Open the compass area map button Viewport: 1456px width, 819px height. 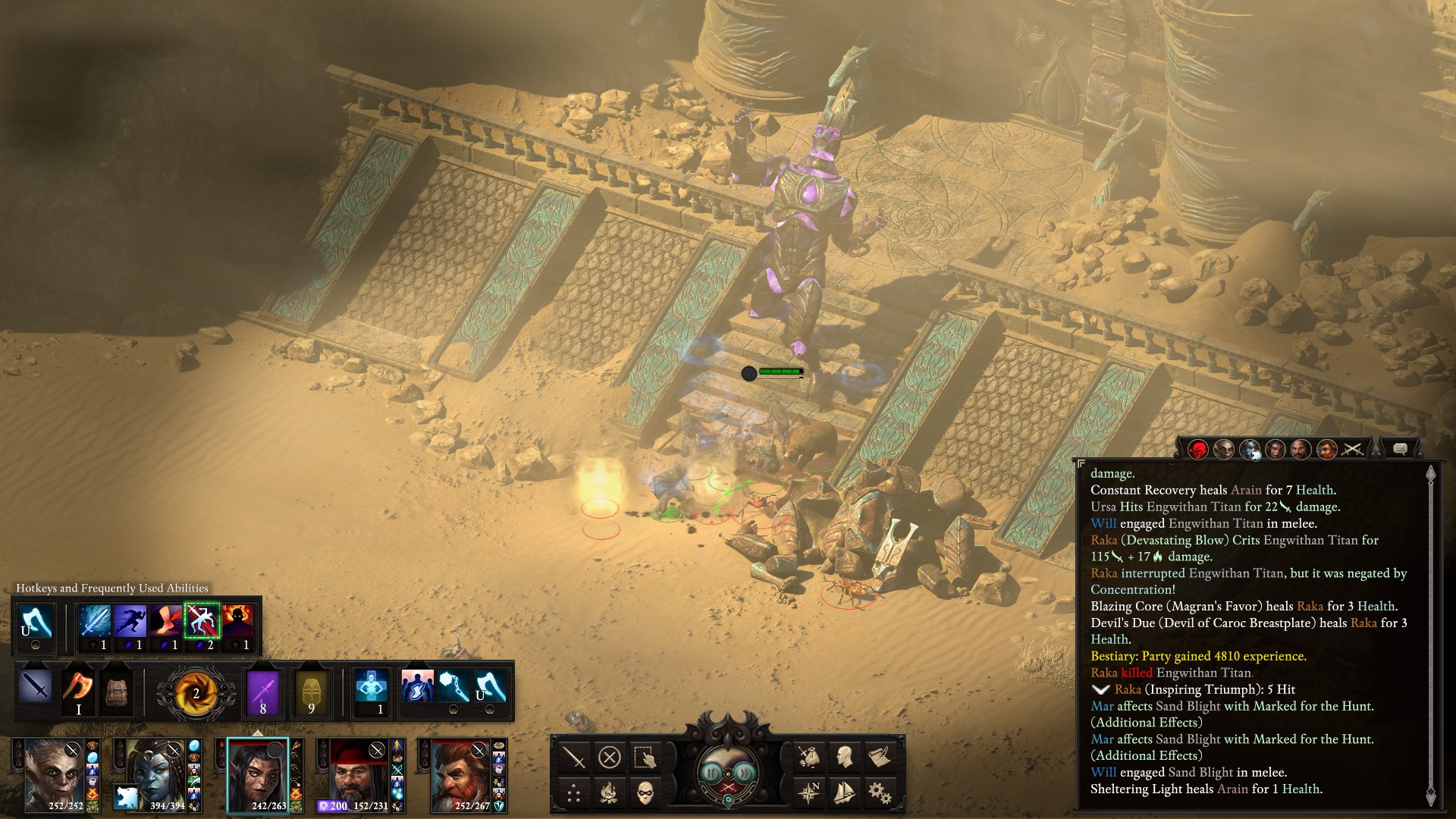tap(808, 793)
